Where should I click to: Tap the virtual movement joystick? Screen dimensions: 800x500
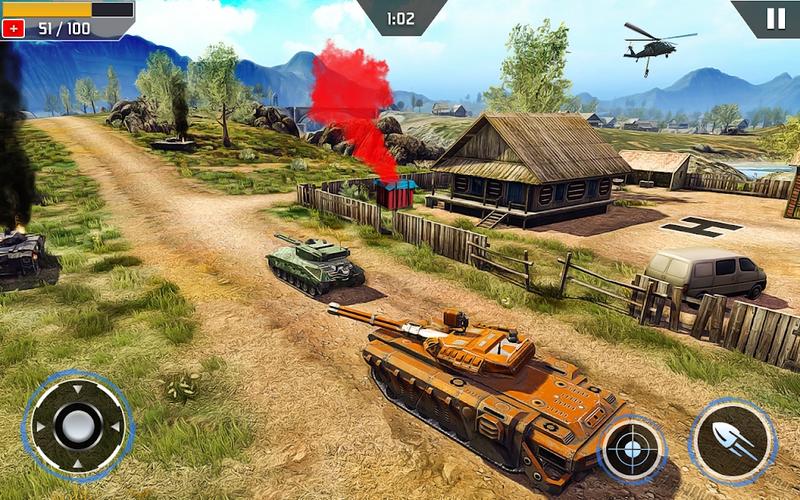coord(77,426)
